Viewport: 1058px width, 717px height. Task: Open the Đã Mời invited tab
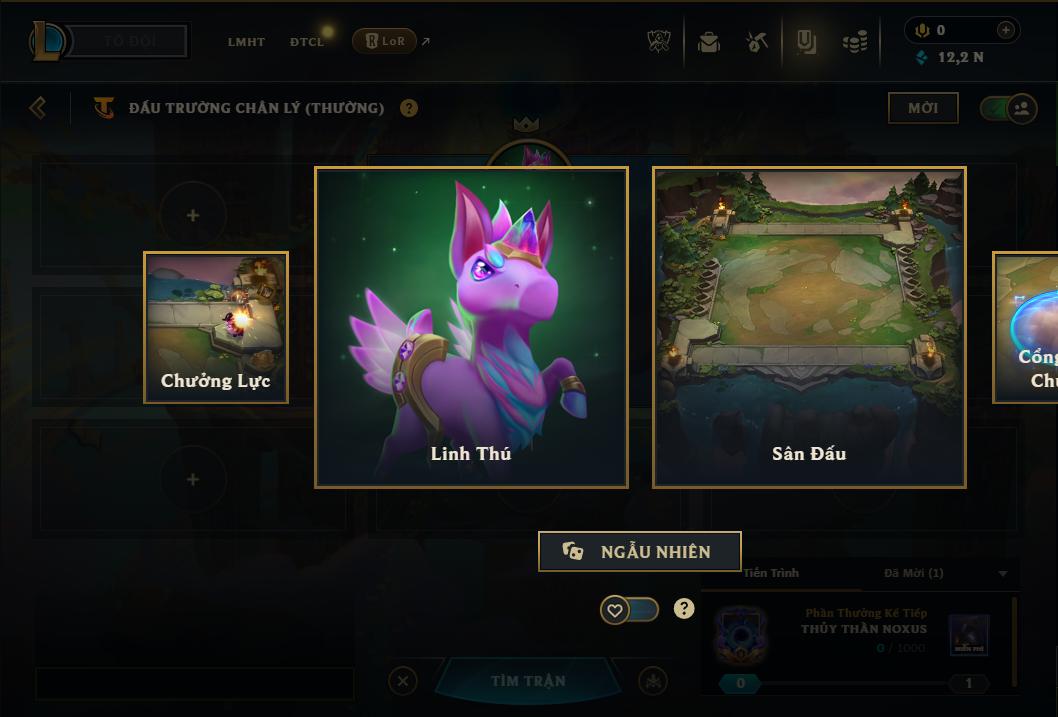[x=913, y=573]
